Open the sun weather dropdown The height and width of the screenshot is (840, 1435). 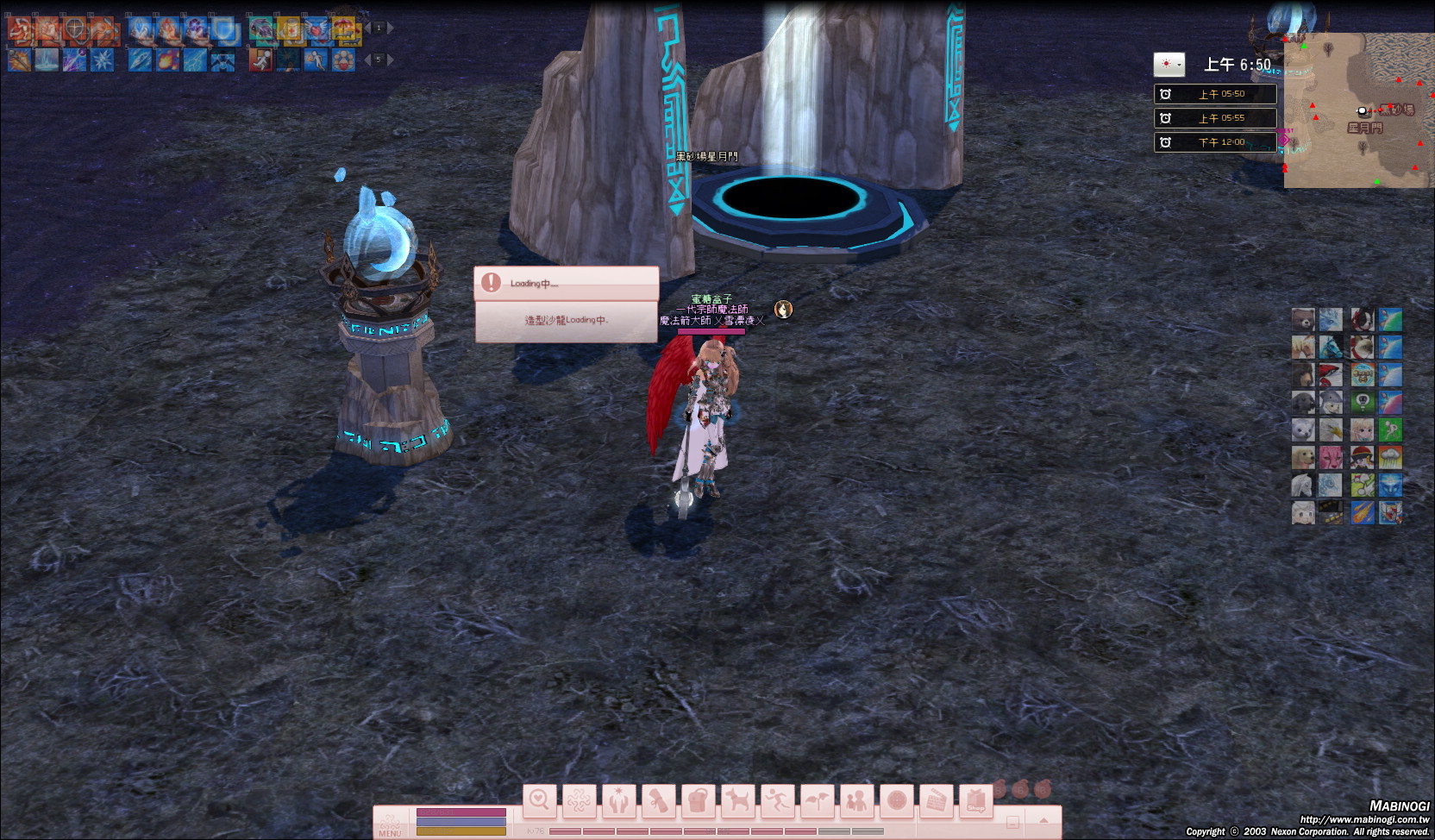click(x=1169, y=64)
